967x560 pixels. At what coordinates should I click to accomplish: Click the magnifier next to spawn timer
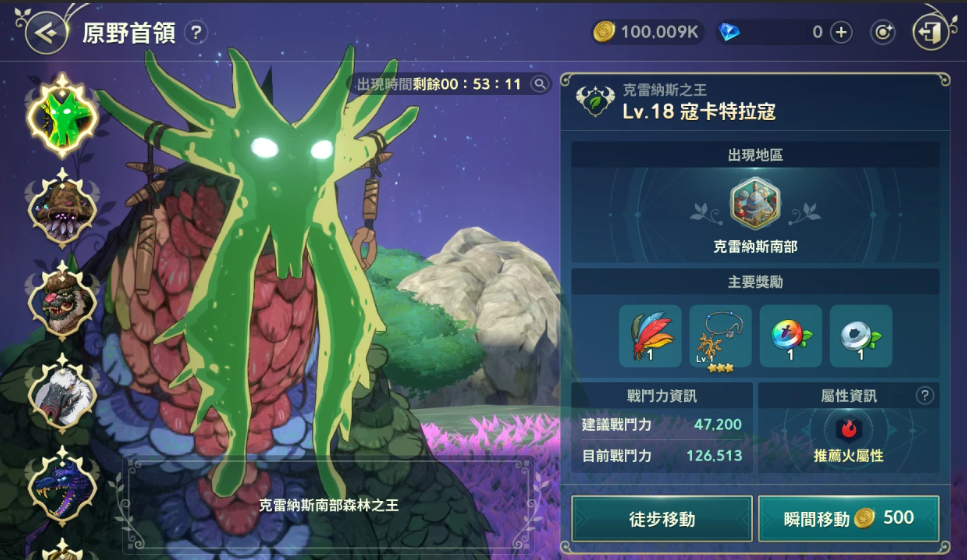[540, 84]
